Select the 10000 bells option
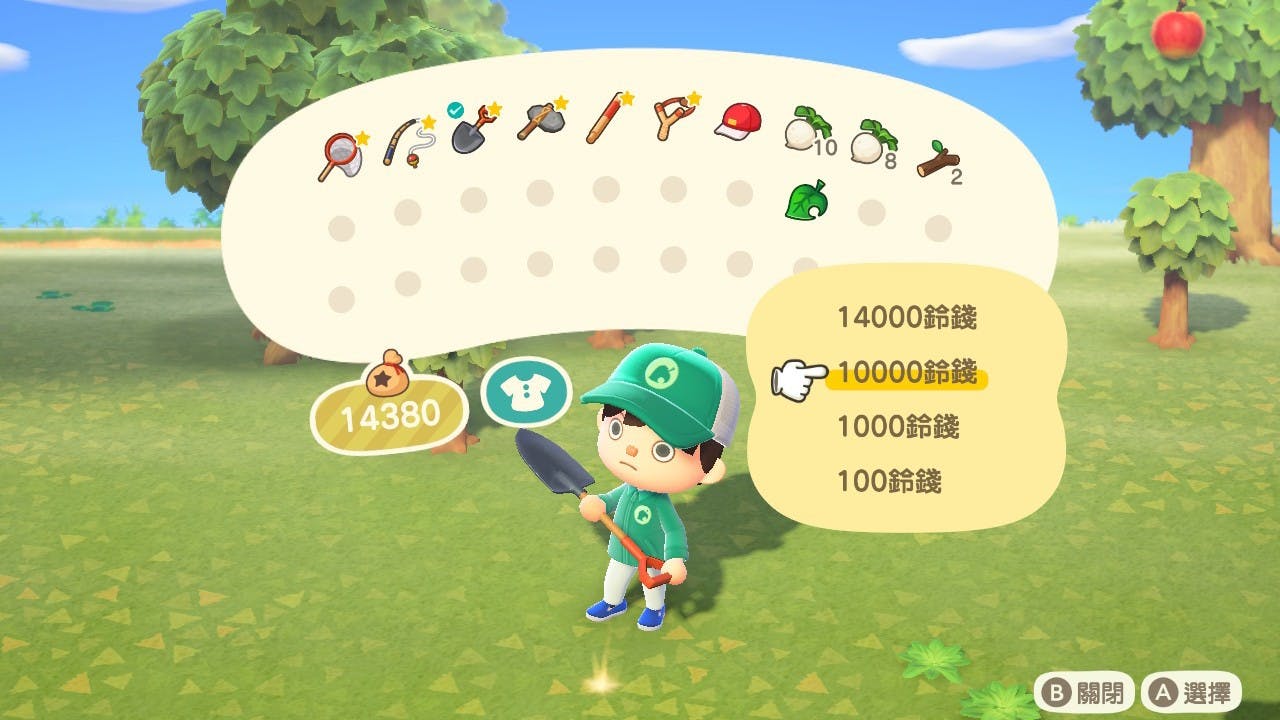This screenshot has width=1280, height=720. [906, 373]
